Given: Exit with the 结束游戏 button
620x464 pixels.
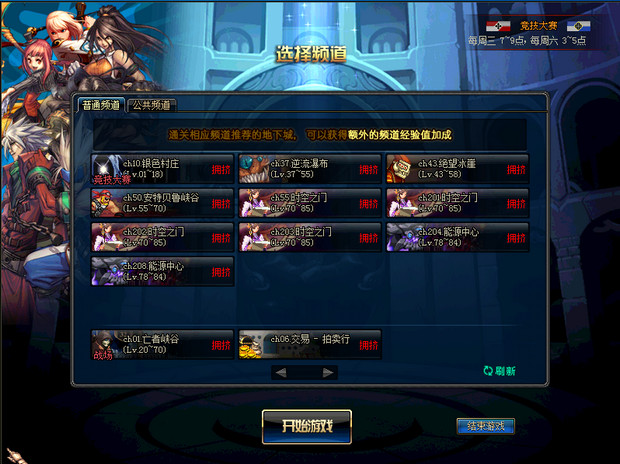Looking at the screenshot, I should point(485,426).
